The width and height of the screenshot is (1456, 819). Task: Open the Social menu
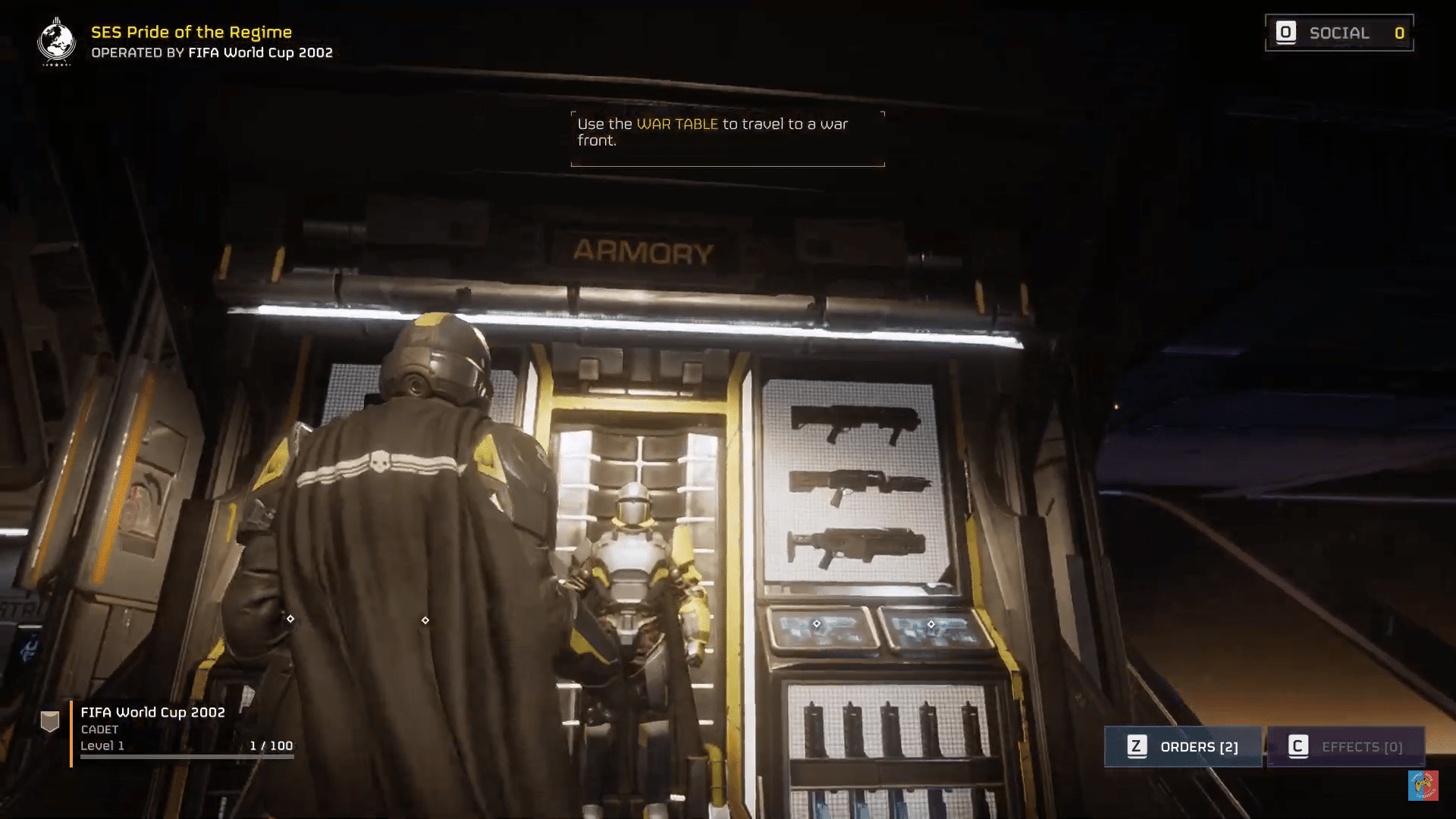point(1338,33)
